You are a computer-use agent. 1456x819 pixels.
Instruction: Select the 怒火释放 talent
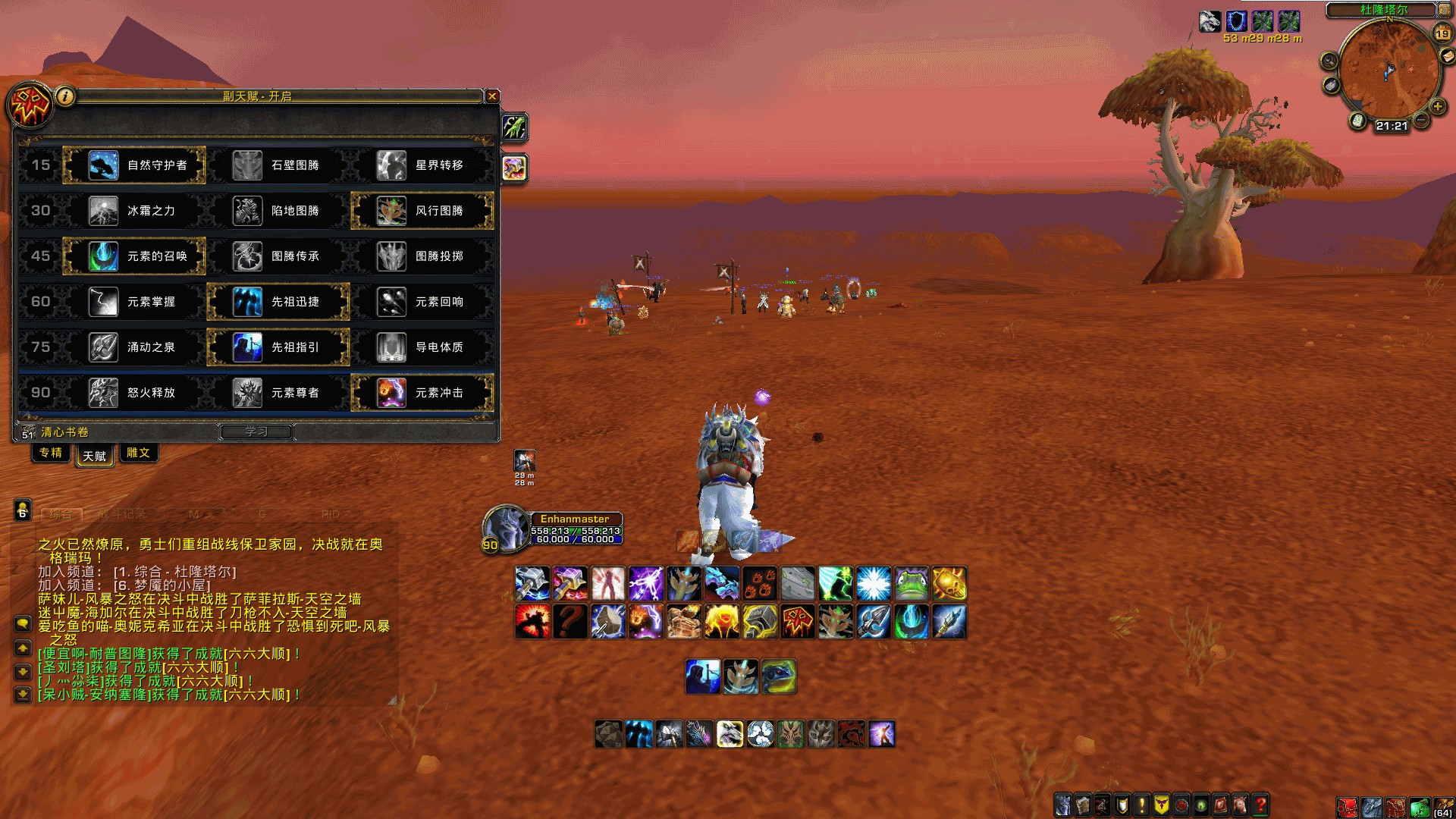[134, 393]
